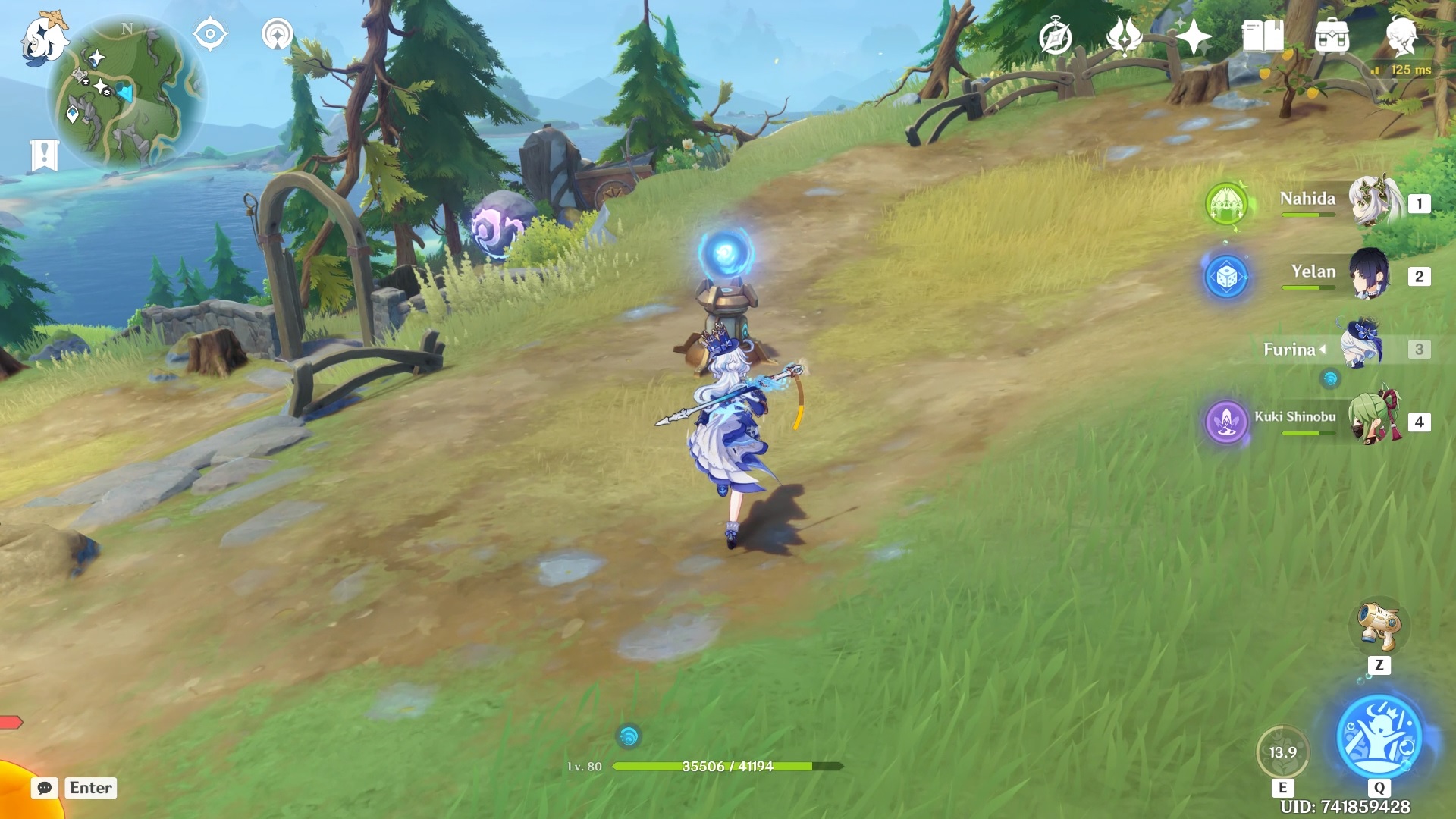Open the Adventurer Handbook book icon

[x=1263, y=36]
